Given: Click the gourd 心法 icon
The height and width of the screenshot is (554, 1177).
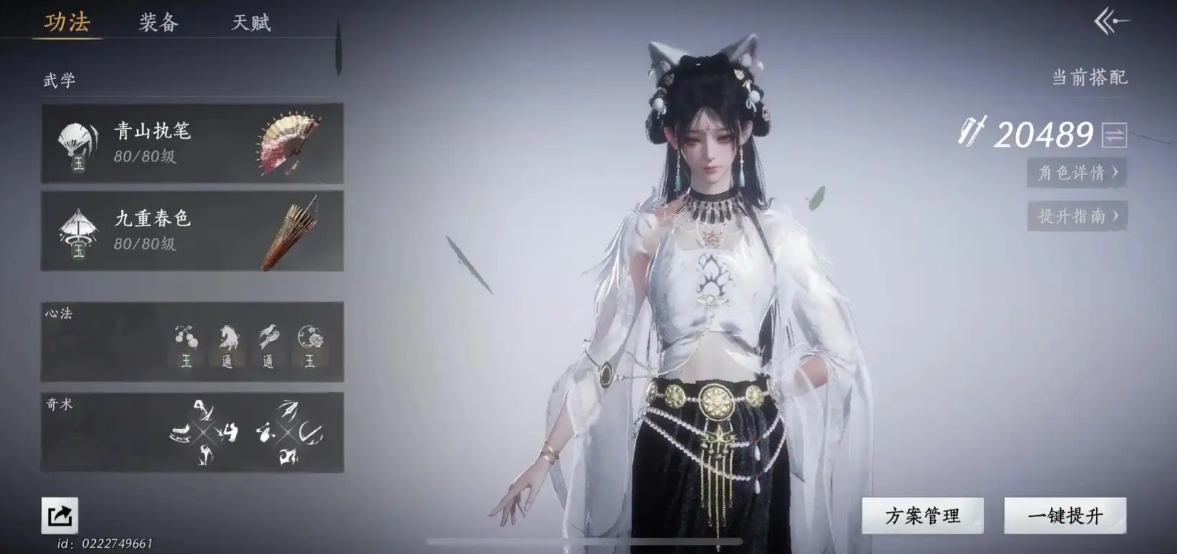Looking at the screenshot, I should 186,343.
